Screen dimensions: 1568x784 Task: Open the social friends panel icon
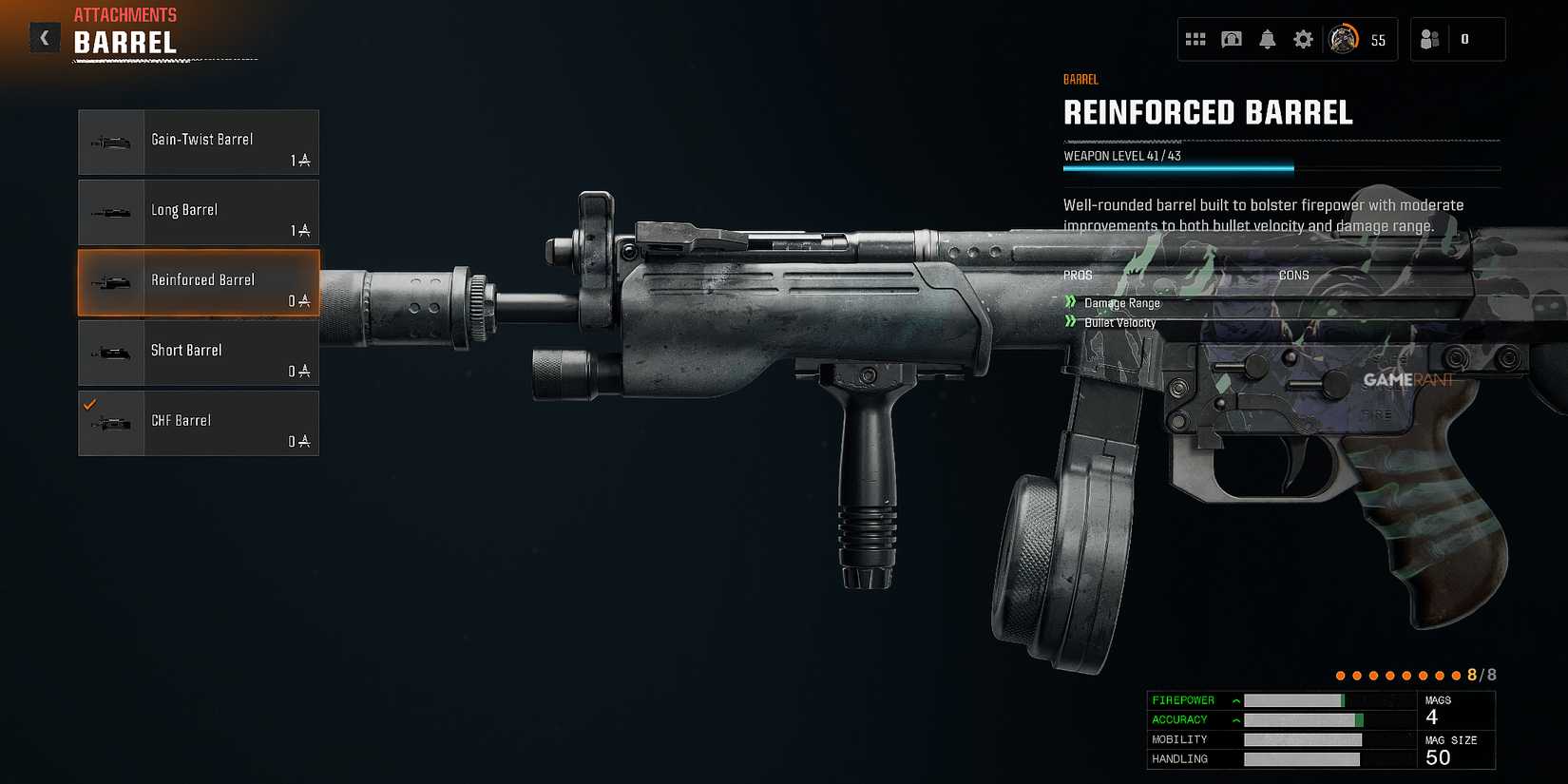1429,39
